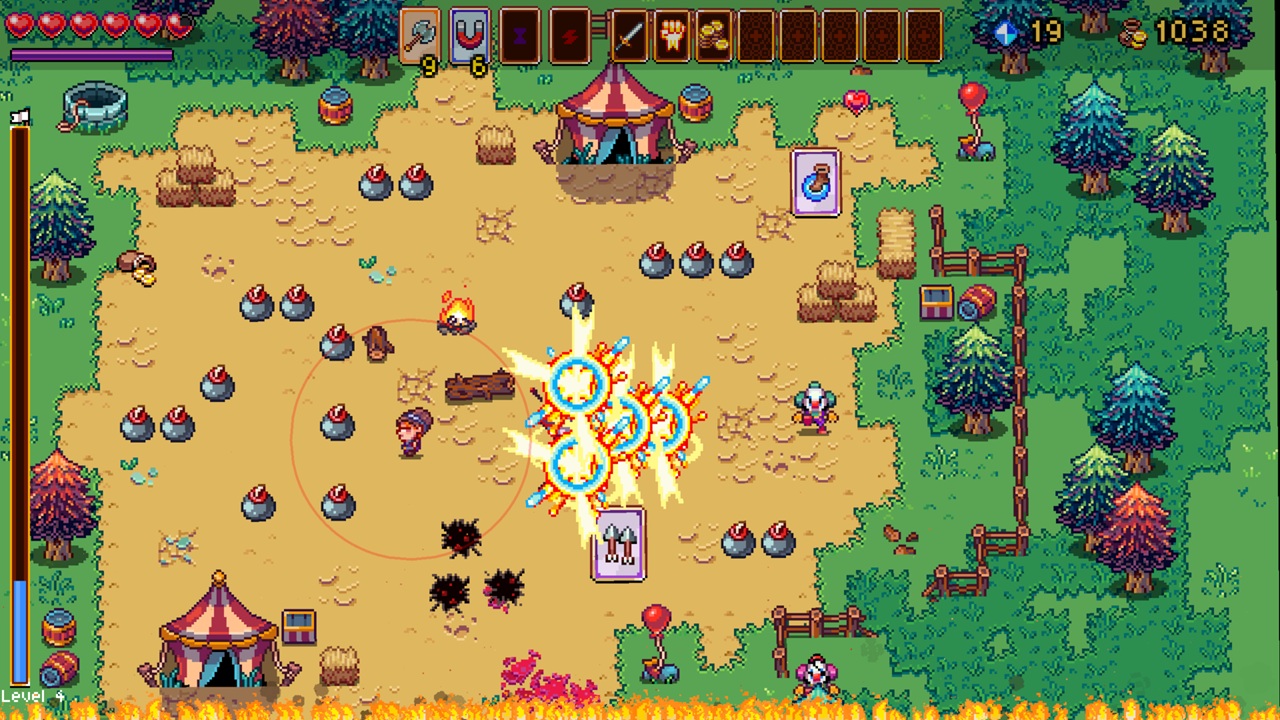Select the gold coins card in toolbar
Image resolution: width=1280 pixels, height=720 pixels.
[713, 37]
